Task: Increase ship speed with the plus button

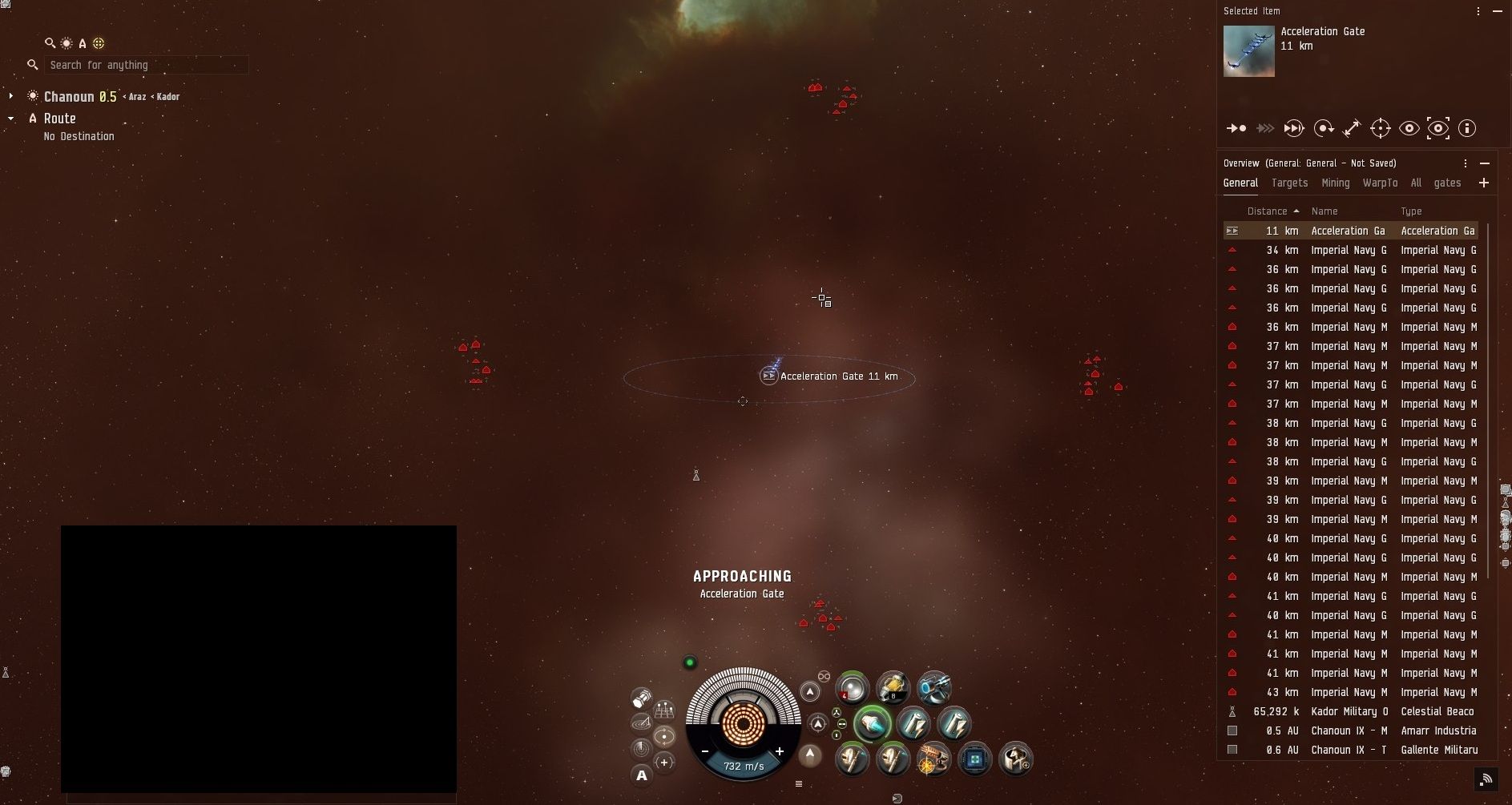Action: tap(779, 751)
